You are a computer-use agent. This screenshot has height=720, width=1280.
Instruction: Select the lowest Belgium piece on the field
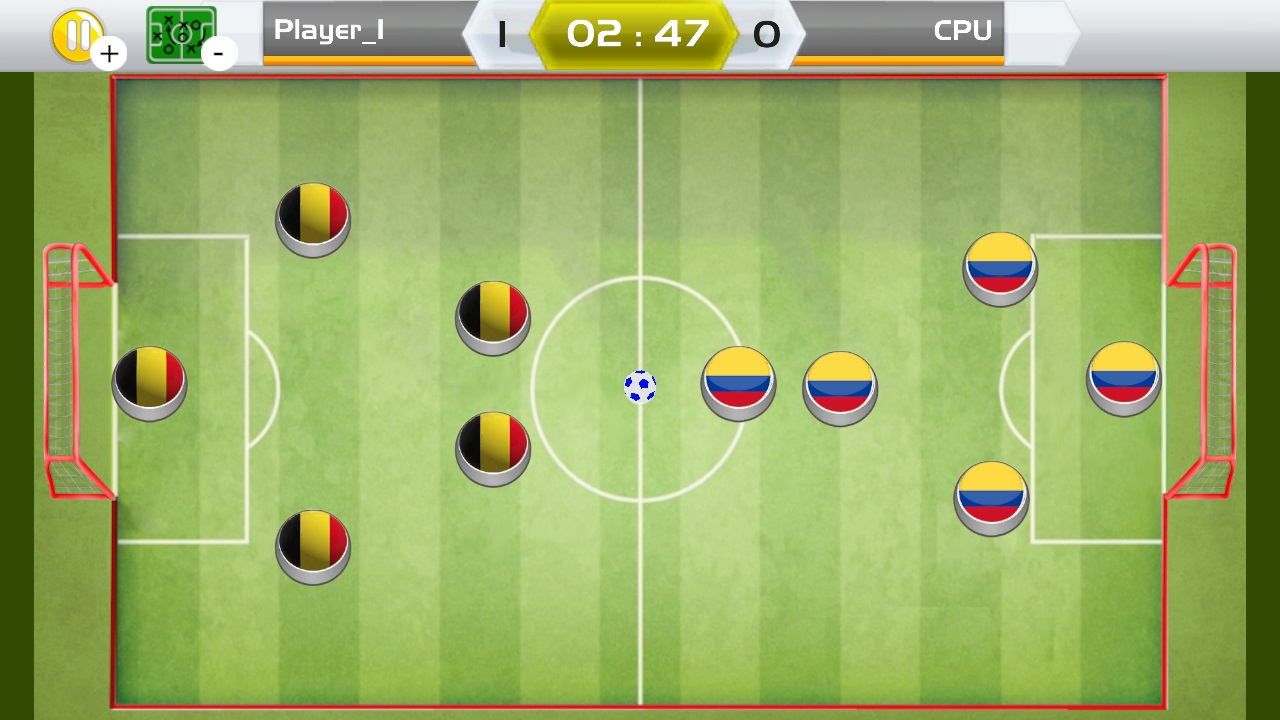tap(312, 547)
